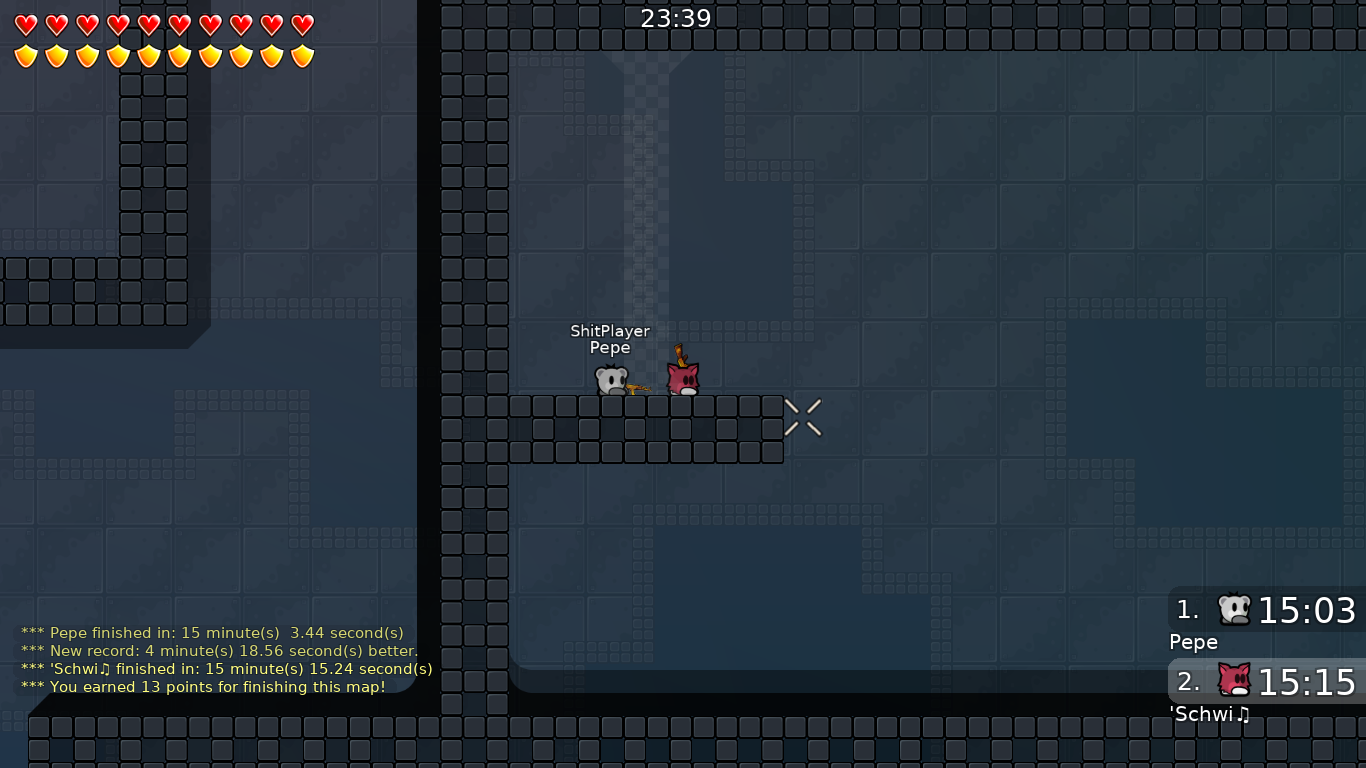1366x768 pixels.
Task: Click the 'You earned 13 points' chat message
Action: (x=205, y=687)
